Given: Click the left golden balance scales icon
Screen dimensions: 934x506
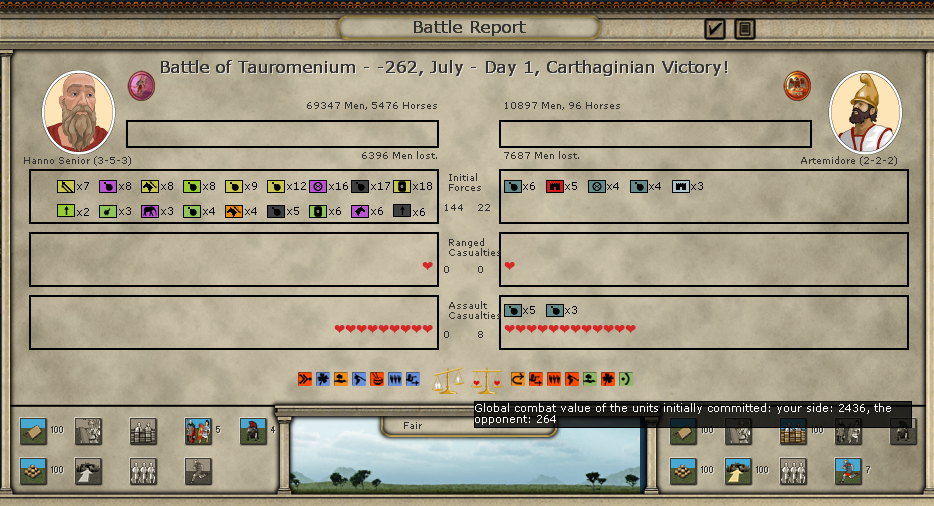Looking at the screenshot, I should [x=447, y=380].
